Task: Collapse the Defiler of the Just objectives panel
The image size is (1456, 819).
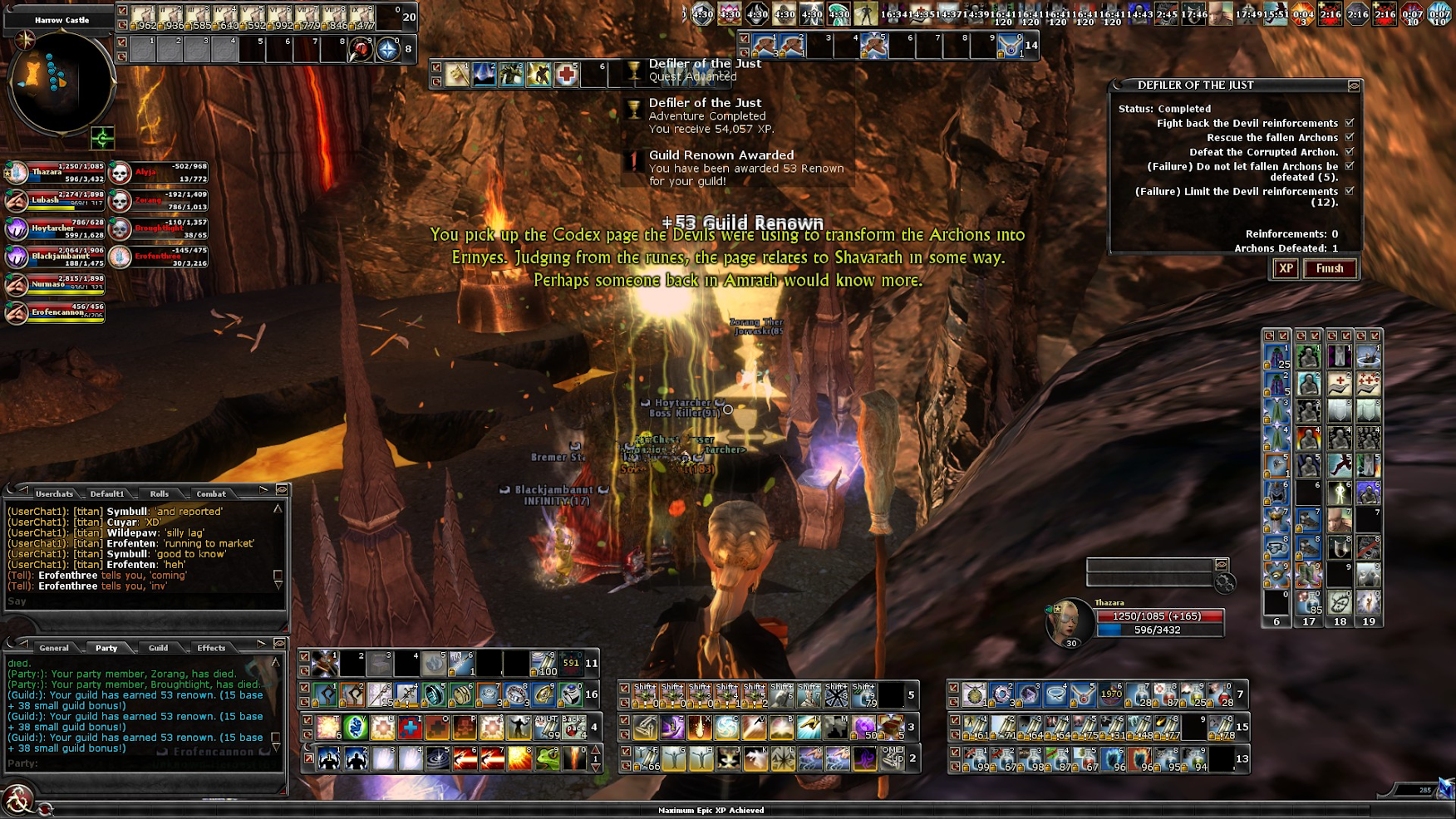Action: (x=1354, y=86)
